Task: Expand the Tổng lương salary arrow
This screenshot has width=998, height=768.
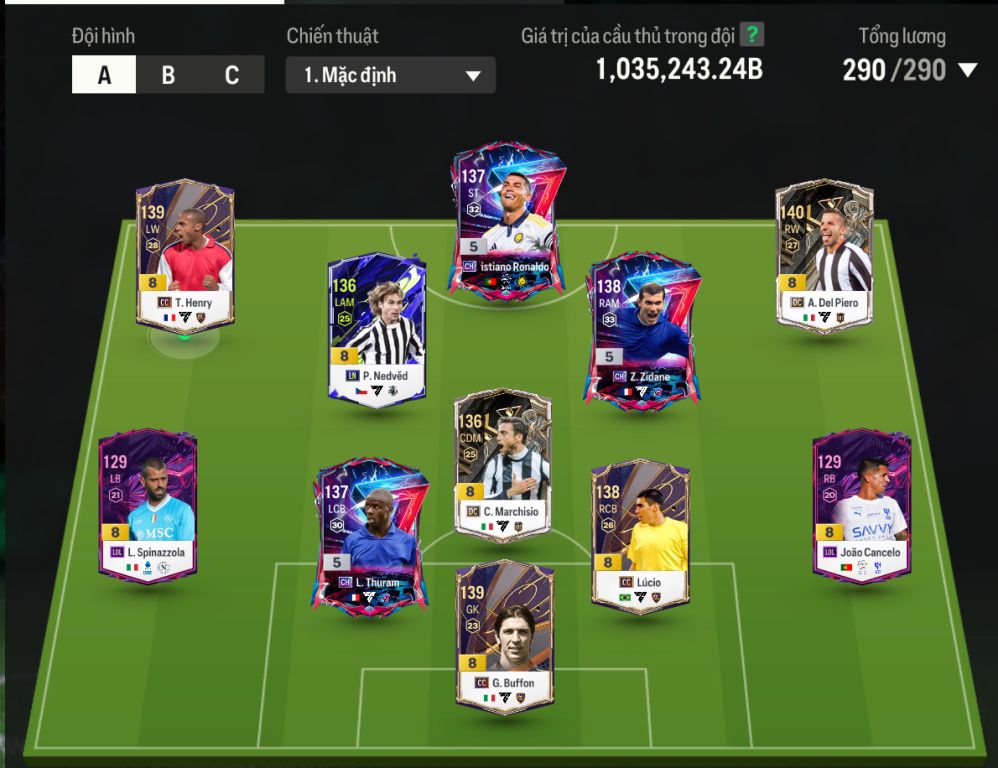Action: (x=967, y=70)
